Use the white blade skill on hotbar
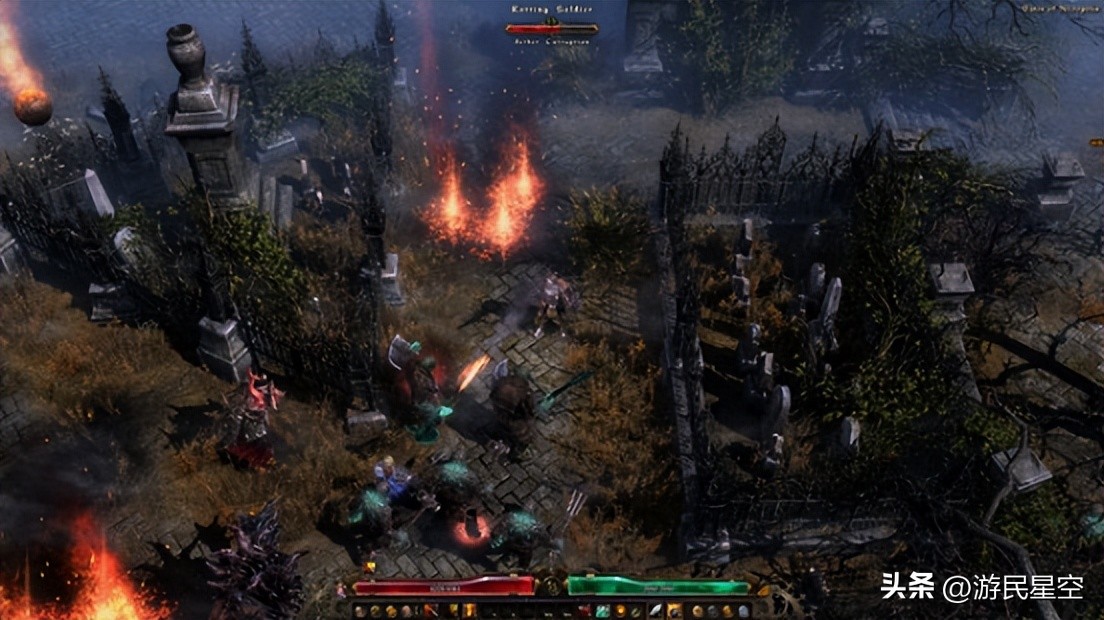1104x620 pixels. pos(656,610)
